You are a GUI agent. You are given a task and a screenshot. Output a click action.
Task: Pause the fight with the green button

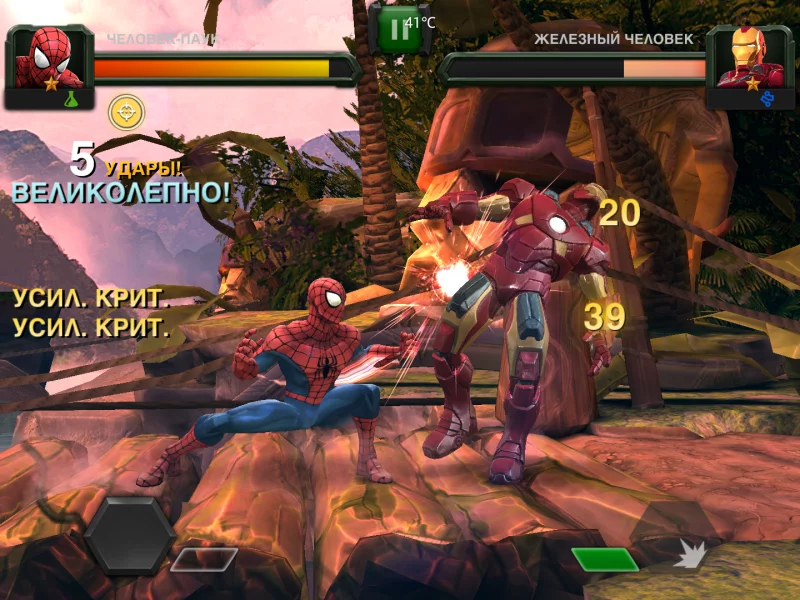click(x=399, y=29)
